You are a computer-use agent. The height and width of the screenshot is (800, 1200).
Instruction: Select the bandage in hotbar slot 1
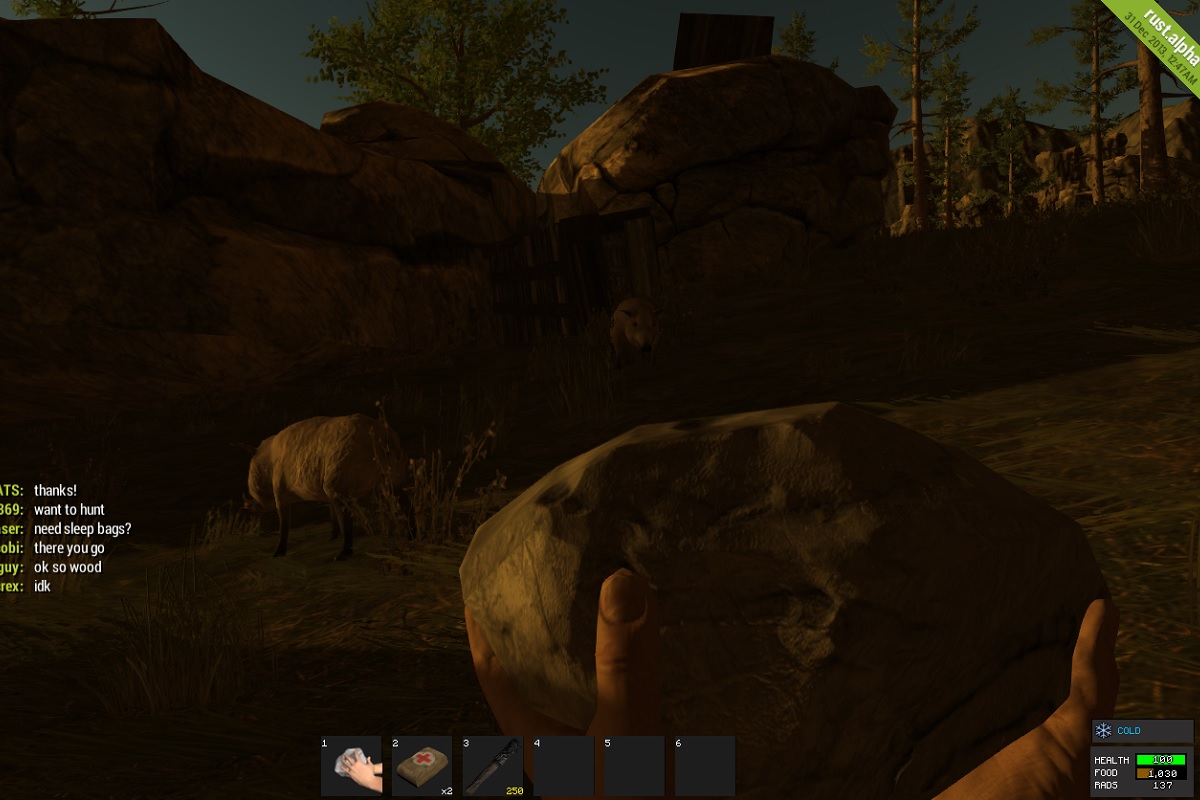pyautogui.click(x=352, y=767)
